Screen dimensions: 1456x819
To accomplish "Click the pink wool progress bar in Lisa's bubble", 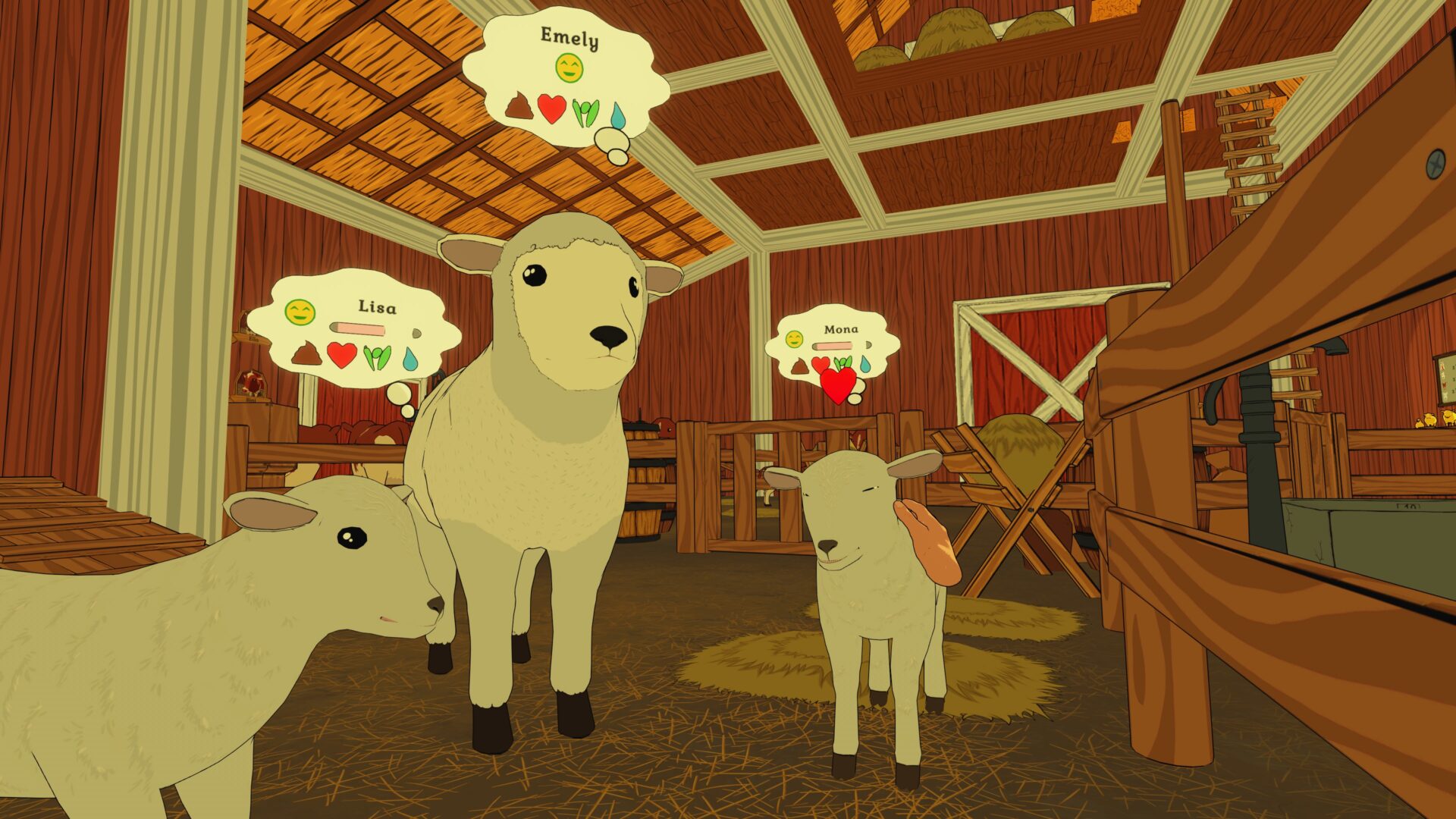I will [356, 329].
